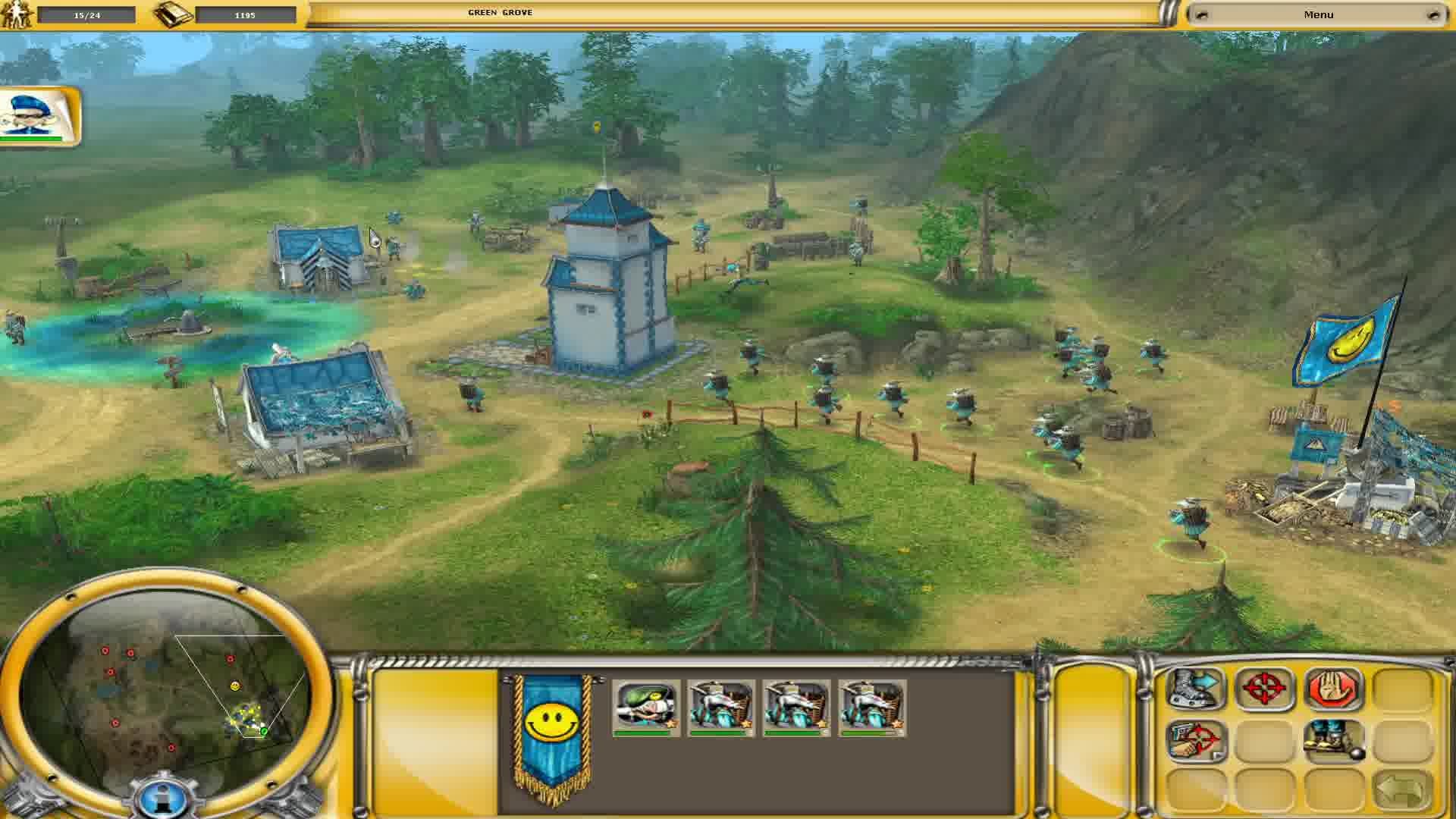This screenshot has width=1456, height=819.
Task: Open the Menu at top right
Action: (x=1318, y=14)
